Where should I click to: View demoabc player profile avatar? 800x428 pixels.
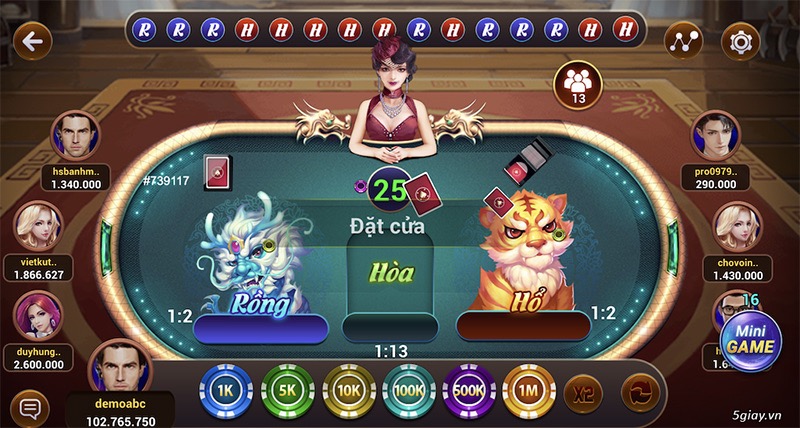[x=120, y=369]
